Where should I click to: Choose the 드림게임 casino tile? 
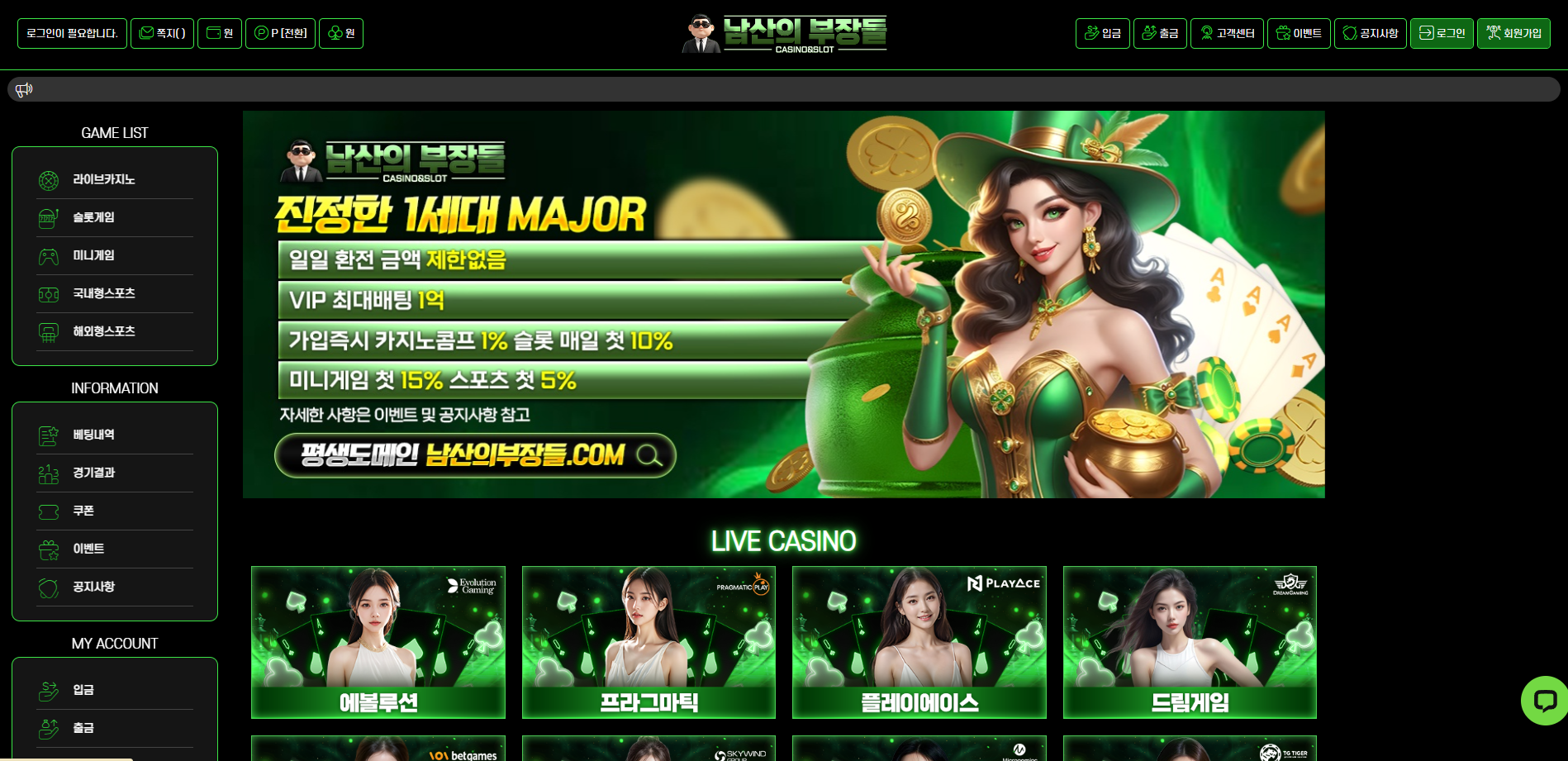(1190, 642)
